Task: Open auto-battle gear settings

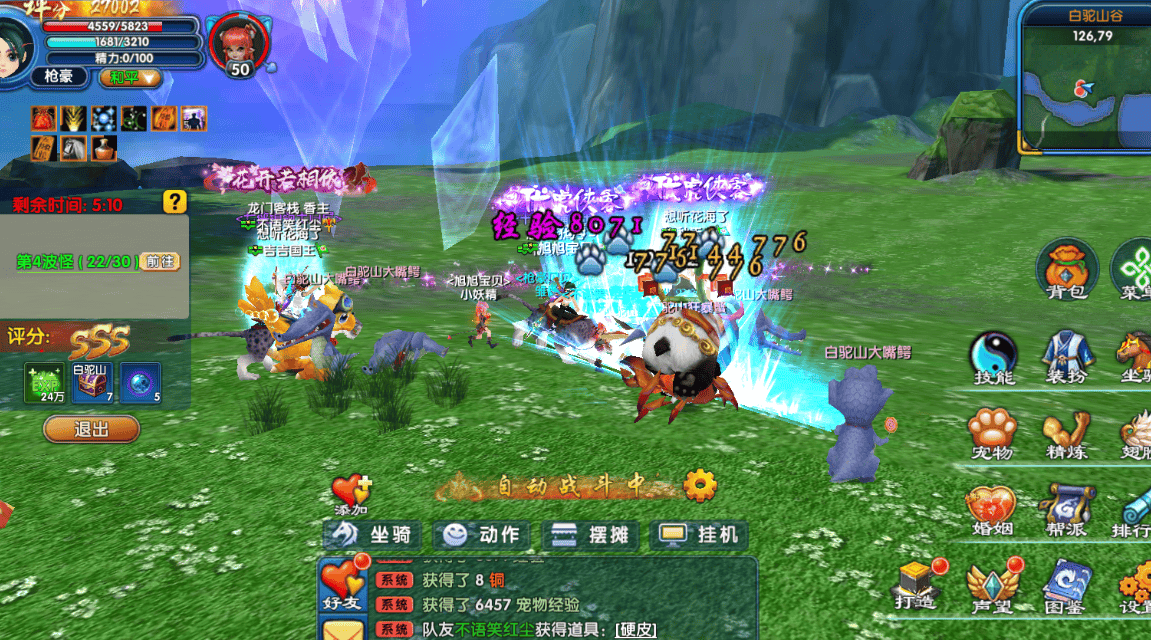Action: [700, 486]
